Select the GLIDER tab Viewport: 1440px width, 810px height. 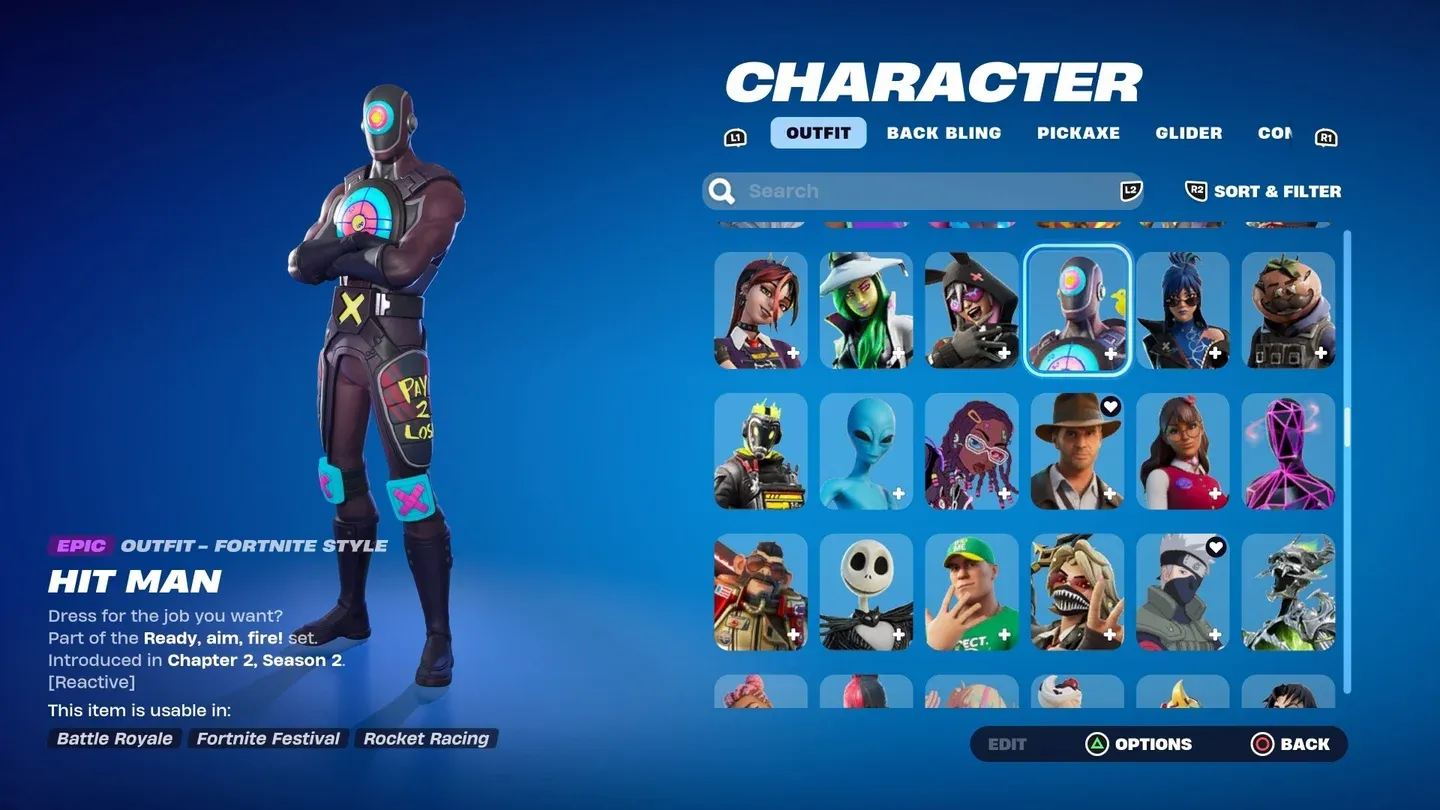(1188, 132)
